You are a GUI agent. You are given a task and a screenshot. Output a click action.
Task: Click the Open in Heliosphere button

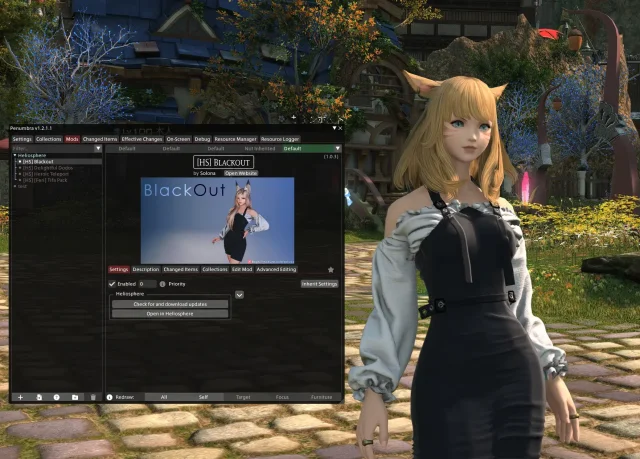coord(170,314)
